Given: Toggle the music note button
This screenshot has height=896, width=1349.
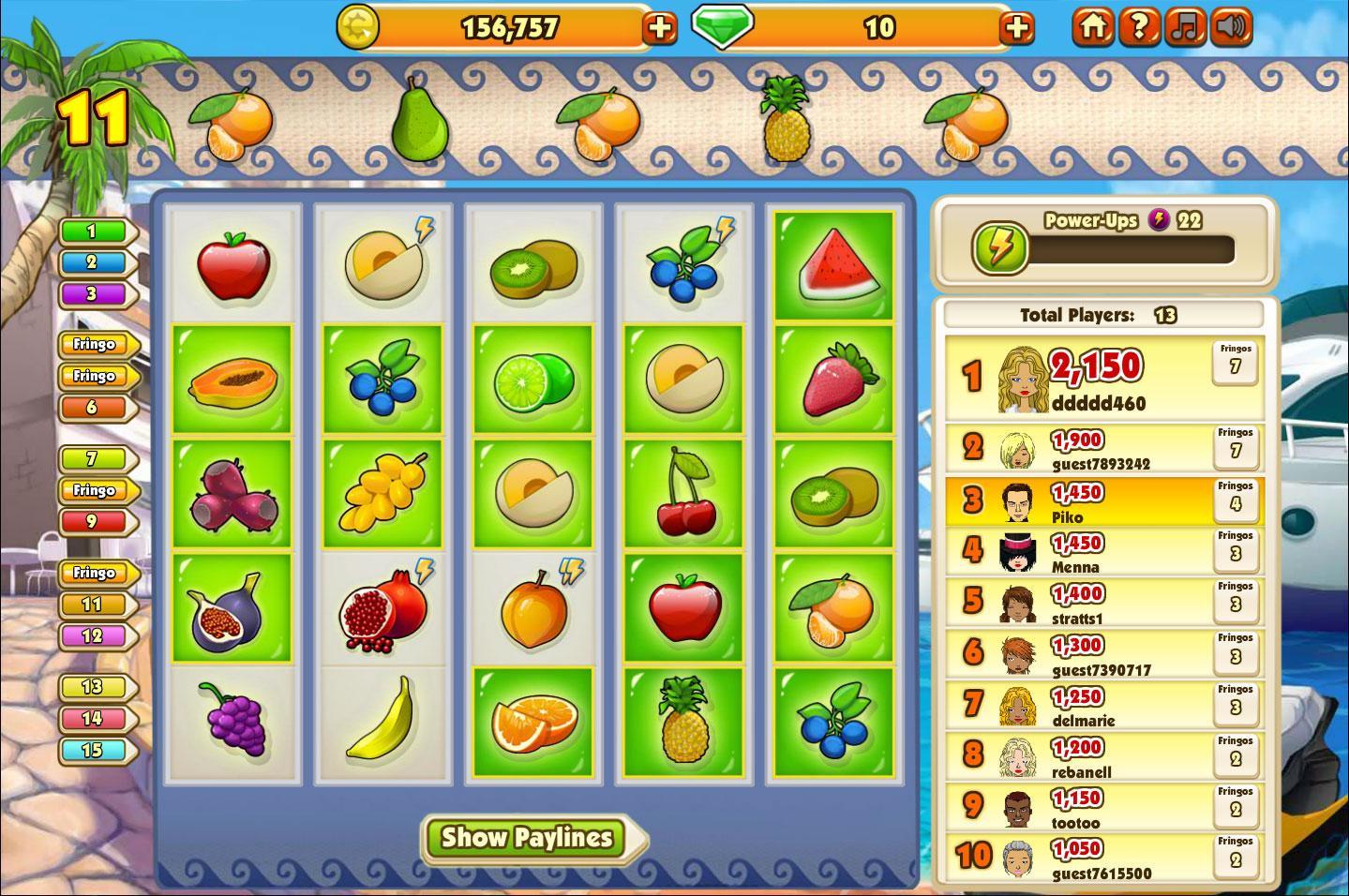Looking at the screenshot, I should (1185, 27).
